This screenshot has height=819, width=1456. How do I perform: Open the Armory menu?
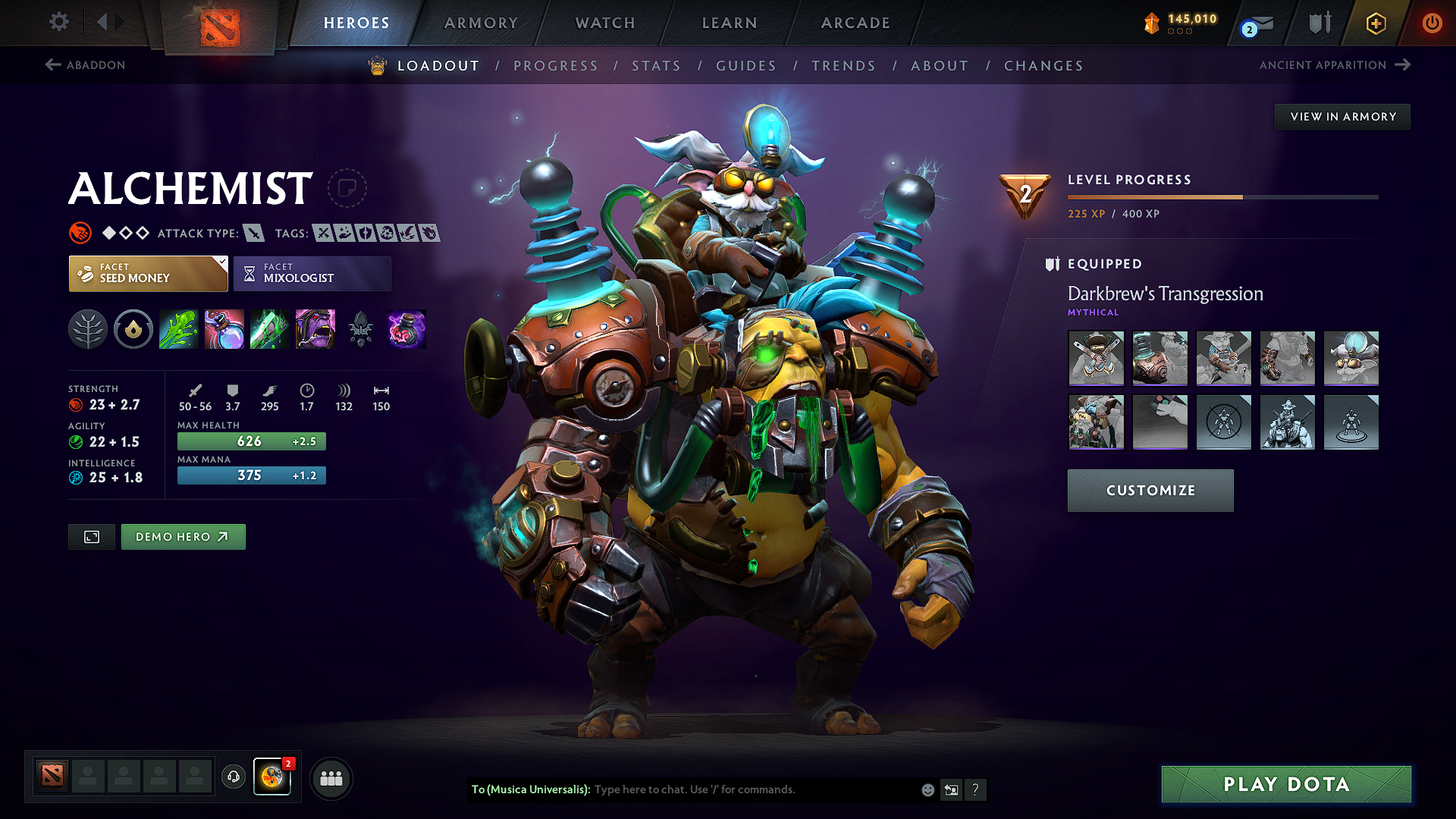click(x=480, y=23)
